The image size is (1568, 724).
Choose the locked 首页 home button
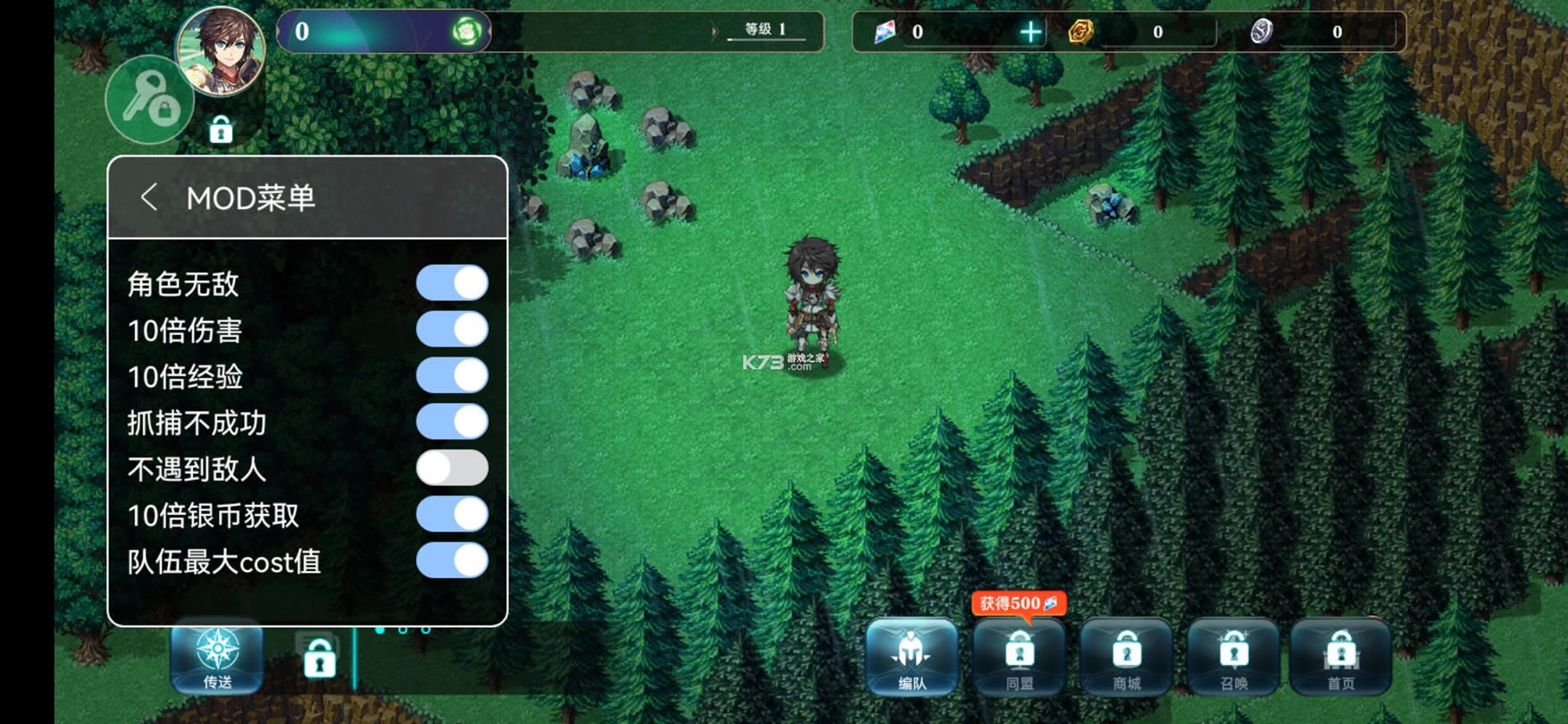pyautogui.click(x=1340, y=658)
